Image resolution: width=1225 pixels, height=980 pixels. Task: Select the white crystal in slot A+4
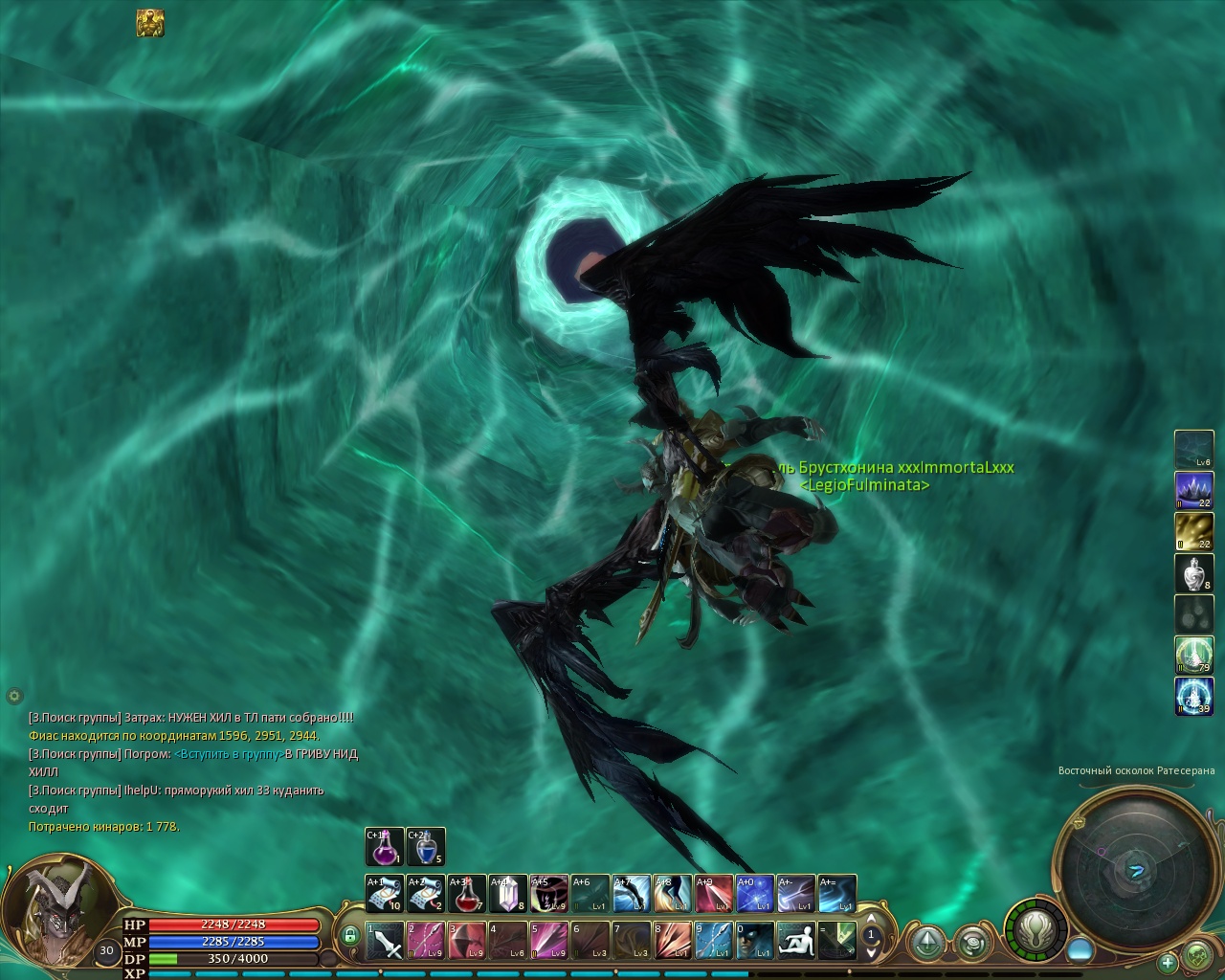[508, 894]
